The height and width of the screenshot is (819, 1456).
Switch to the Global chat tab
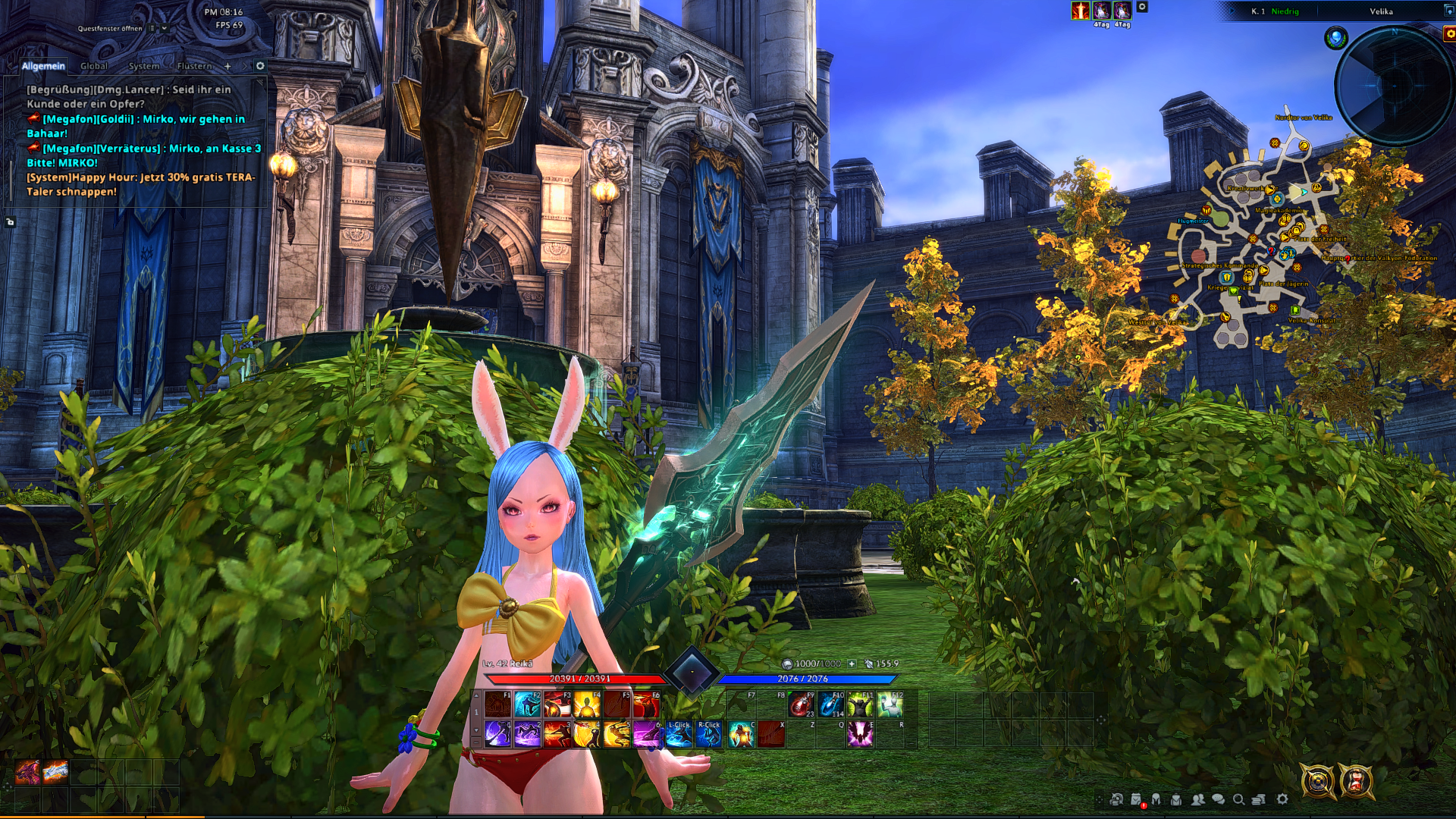(94, 66)
